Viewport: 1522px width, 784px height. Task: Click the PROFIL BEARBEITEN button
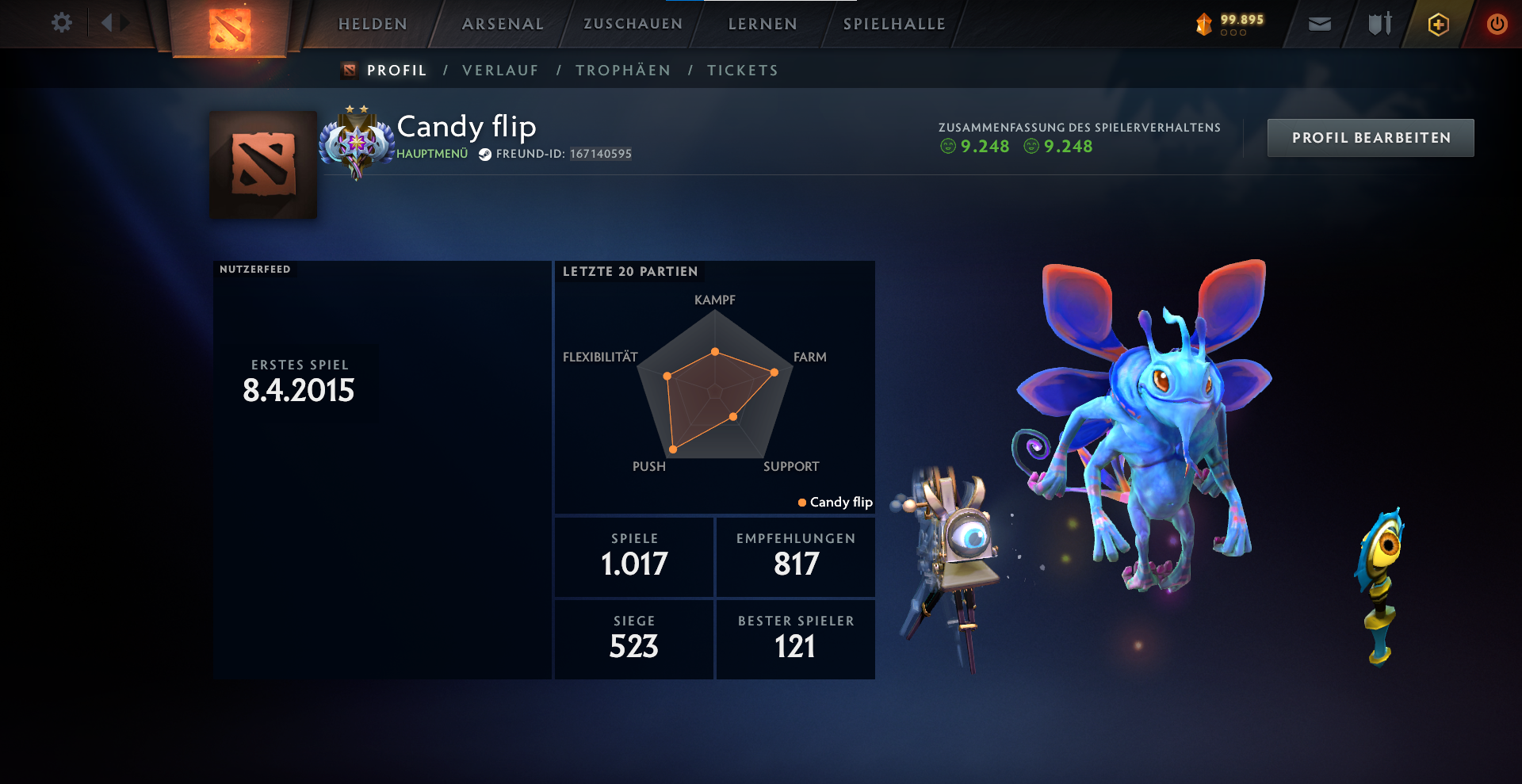tap(1371, 137)
